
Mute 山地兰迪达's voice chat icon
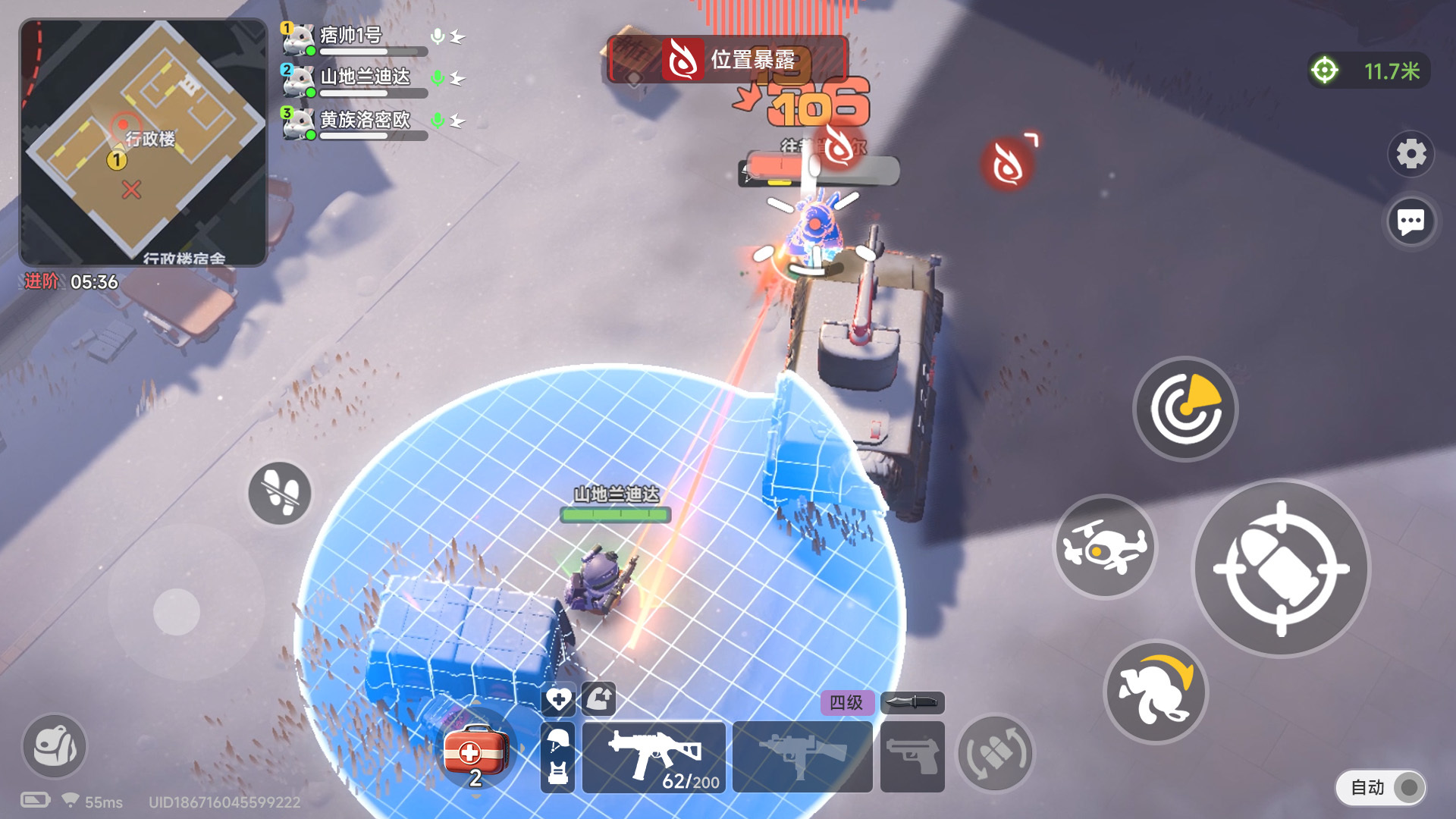[437, 78]
